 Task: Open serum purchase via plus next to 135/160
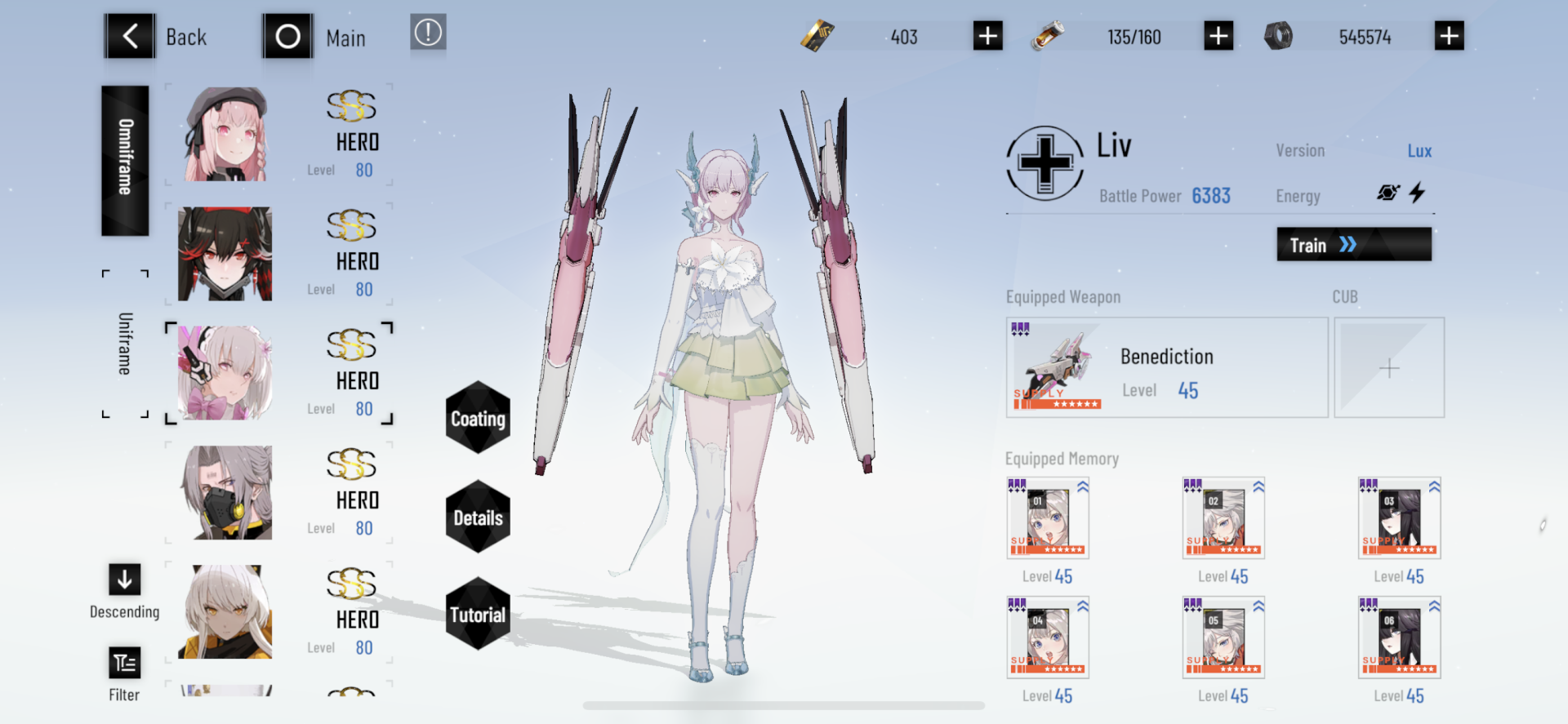[1218, 35]
